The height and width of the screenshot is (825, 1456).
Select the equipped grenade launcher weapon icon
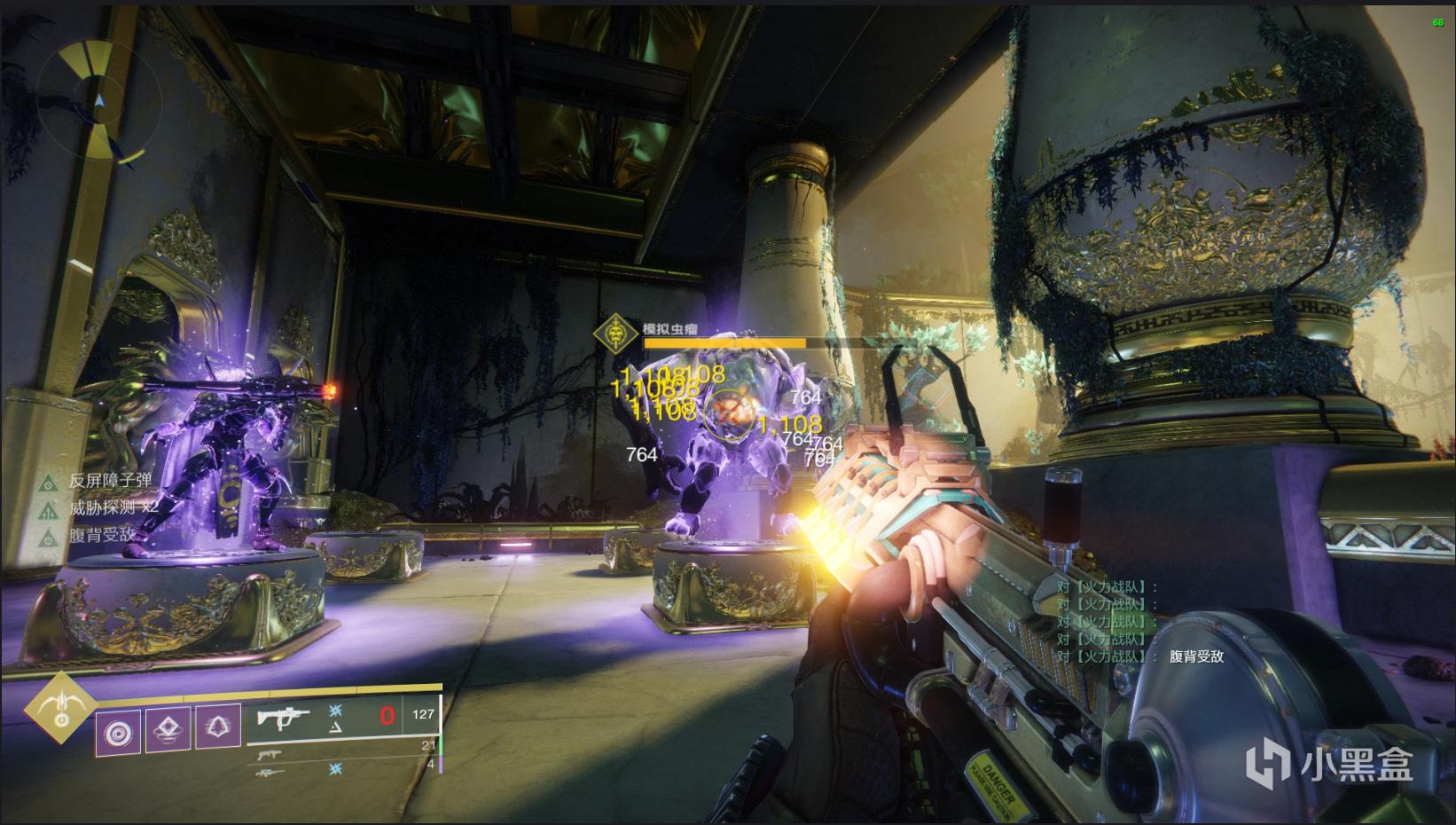(x=283, y=717)
